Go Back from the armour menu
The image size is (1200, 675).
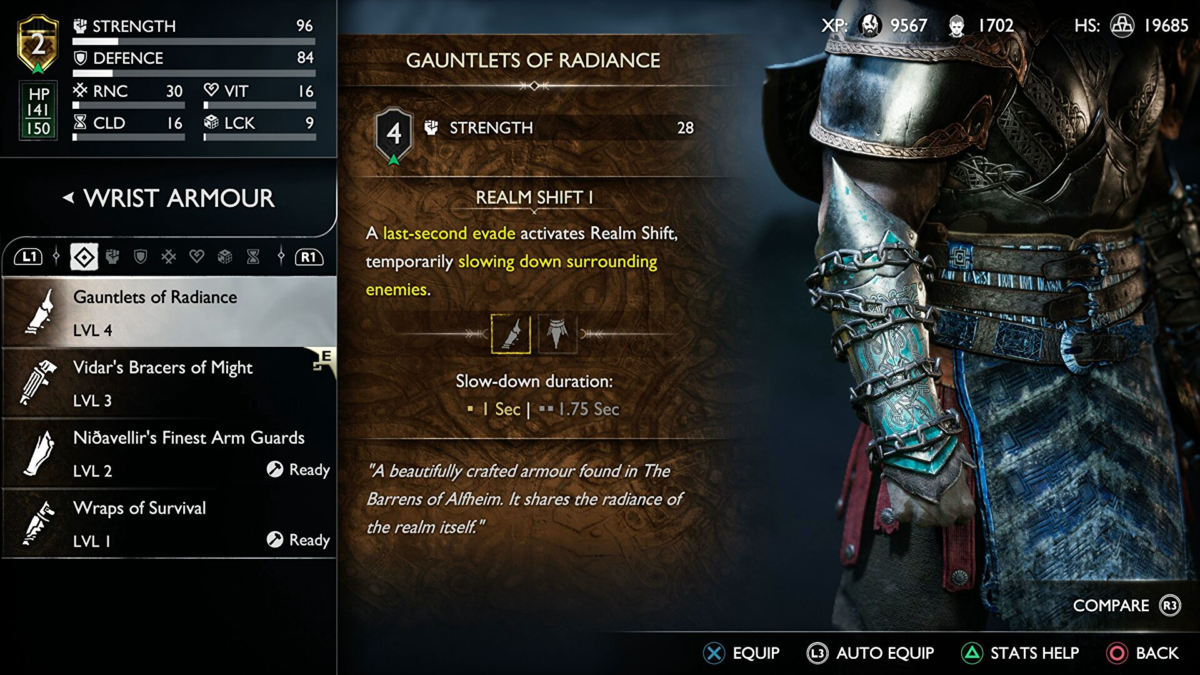click(x=1143, y=653)
